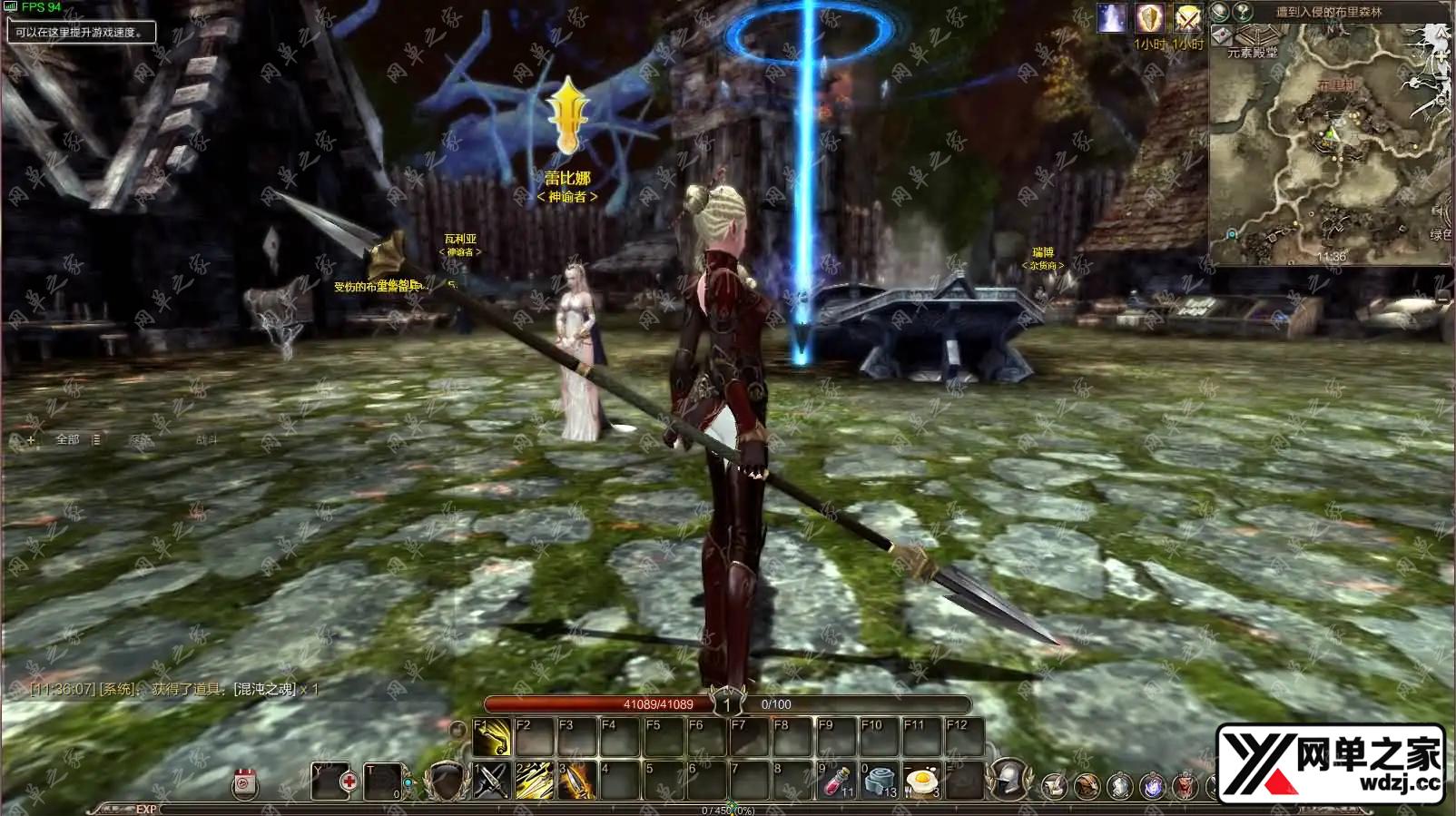The image size is (1456, 816).
Task: Click the calendar event icon
Action: [244, 784]
